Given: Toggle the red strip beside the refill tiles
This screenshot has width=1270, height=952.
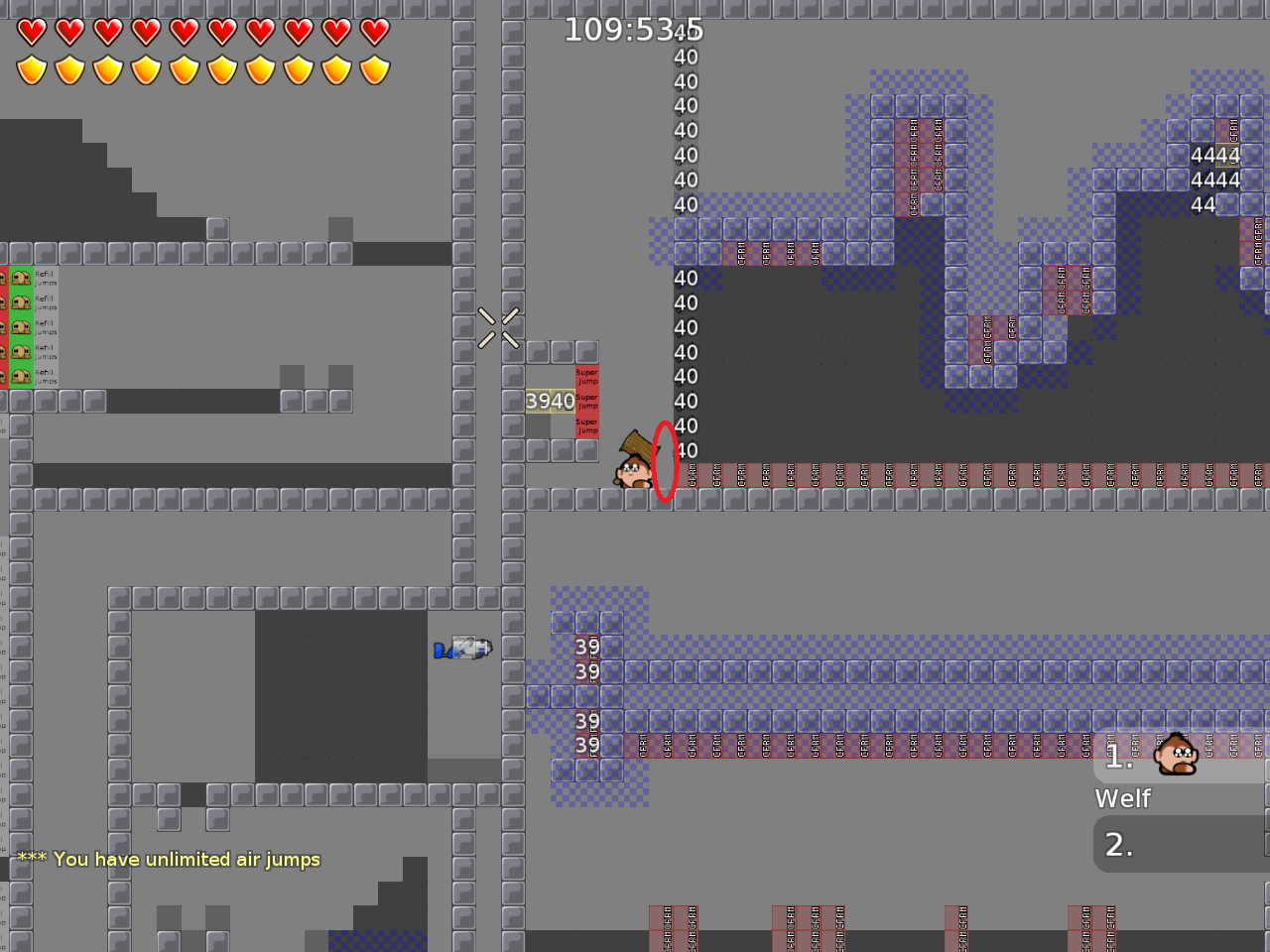Looking at the screenshot, I should [3, 327].
